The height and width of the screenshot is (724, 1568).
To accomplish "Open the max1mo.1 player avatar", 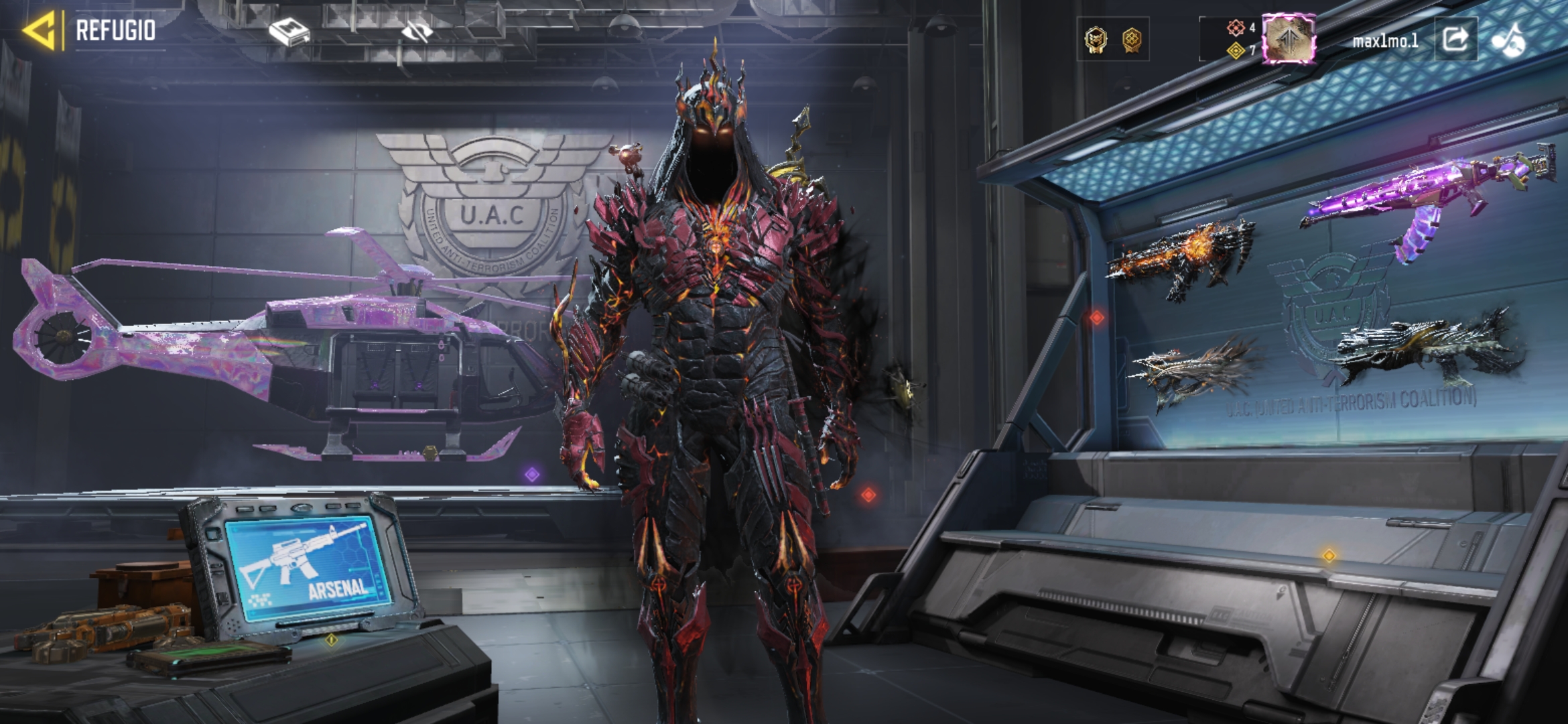I will pos(1288,40).
